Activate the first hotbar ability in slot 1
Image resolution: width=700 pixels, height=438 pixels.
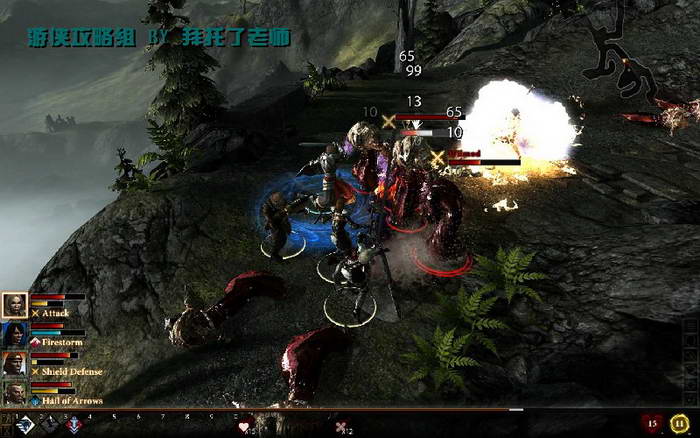[x=23, y=425]
